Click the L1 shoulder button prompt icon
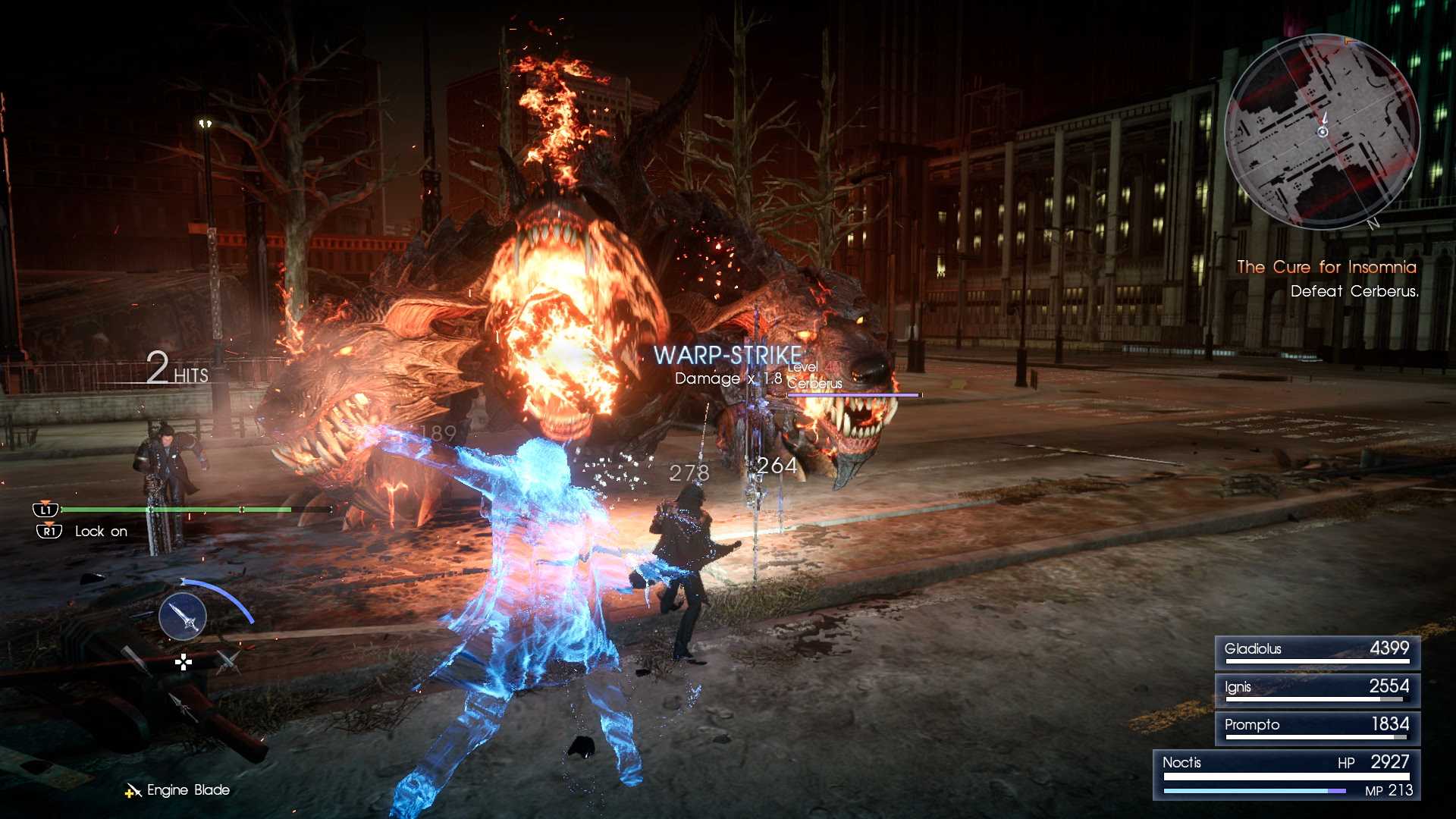This screenshot has width=1456, height=819. pos(46,510)
